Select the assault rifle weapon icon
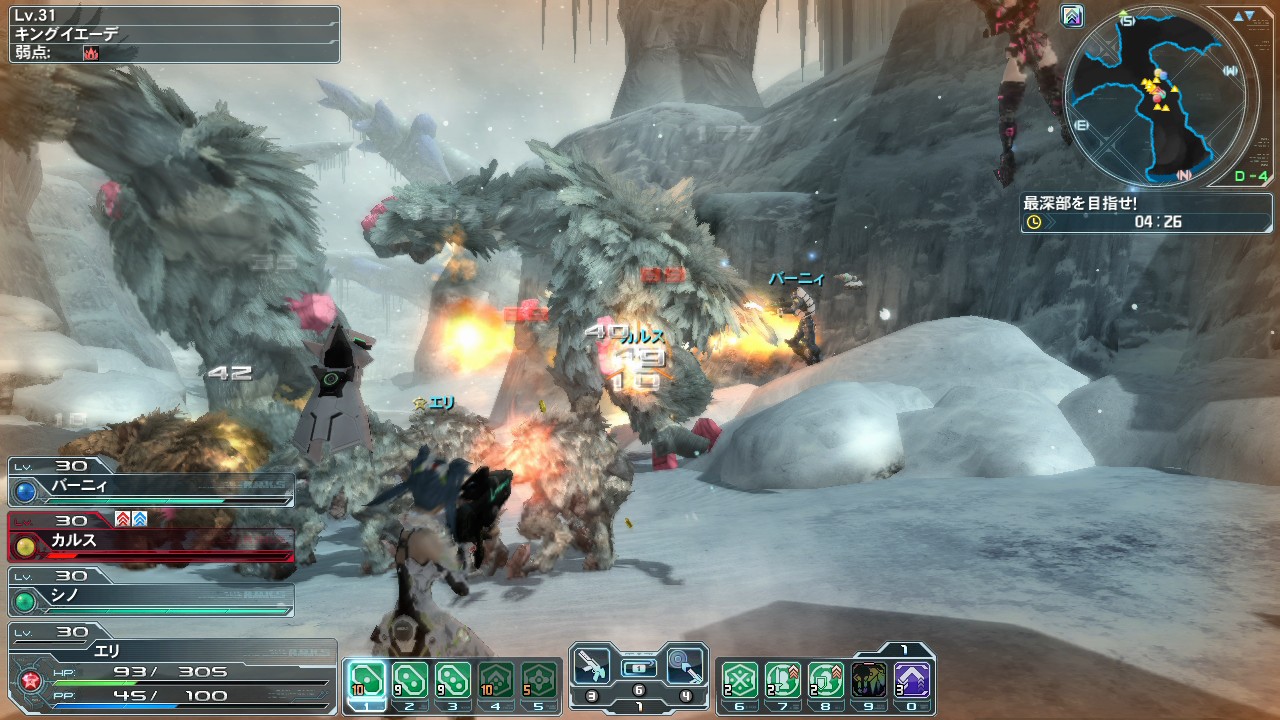 [x=593, y=666]
